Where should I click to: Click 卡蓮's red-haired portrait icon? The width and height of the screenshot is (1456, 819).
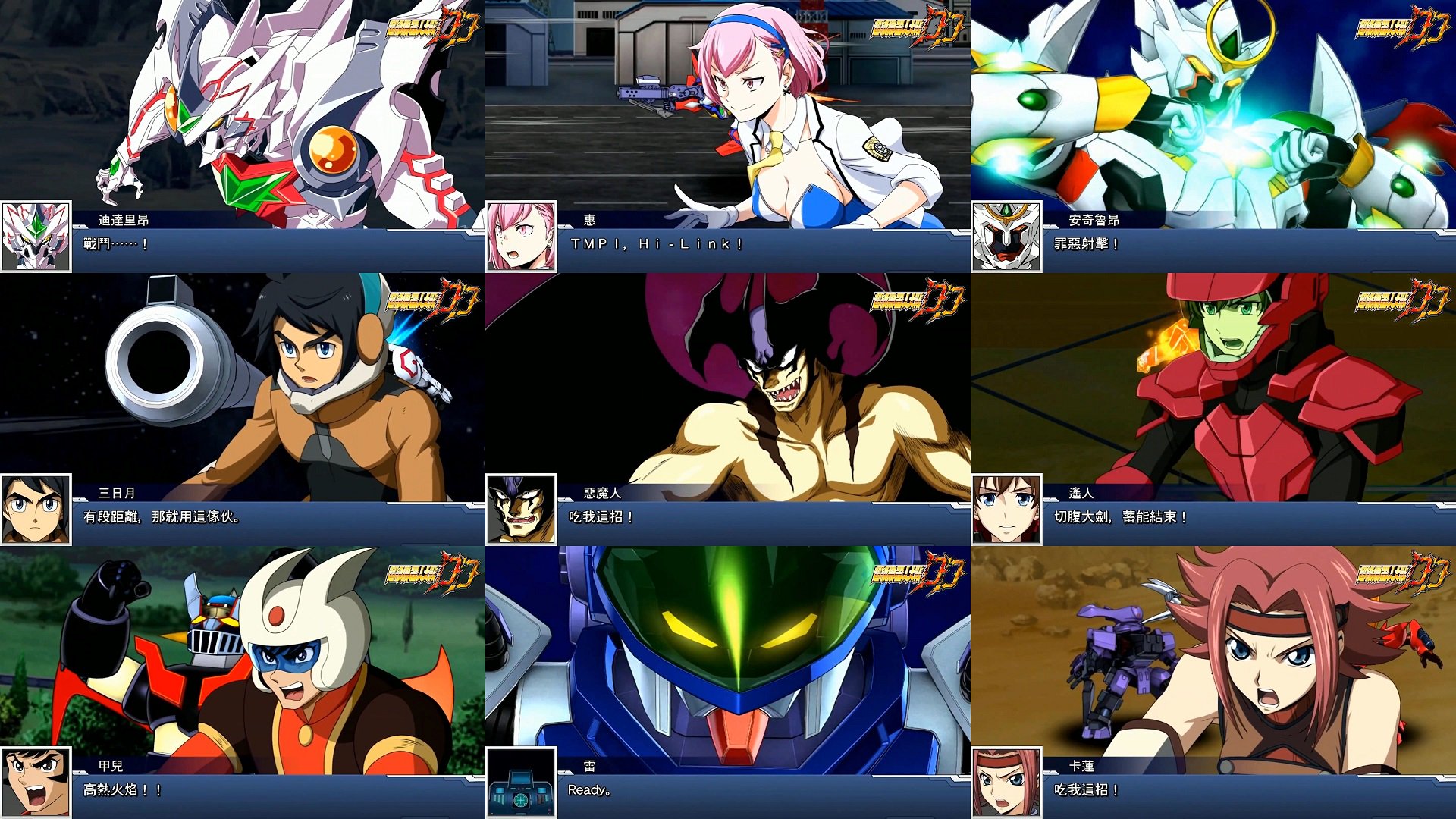pyautogui.click(x=1007, y=780)
